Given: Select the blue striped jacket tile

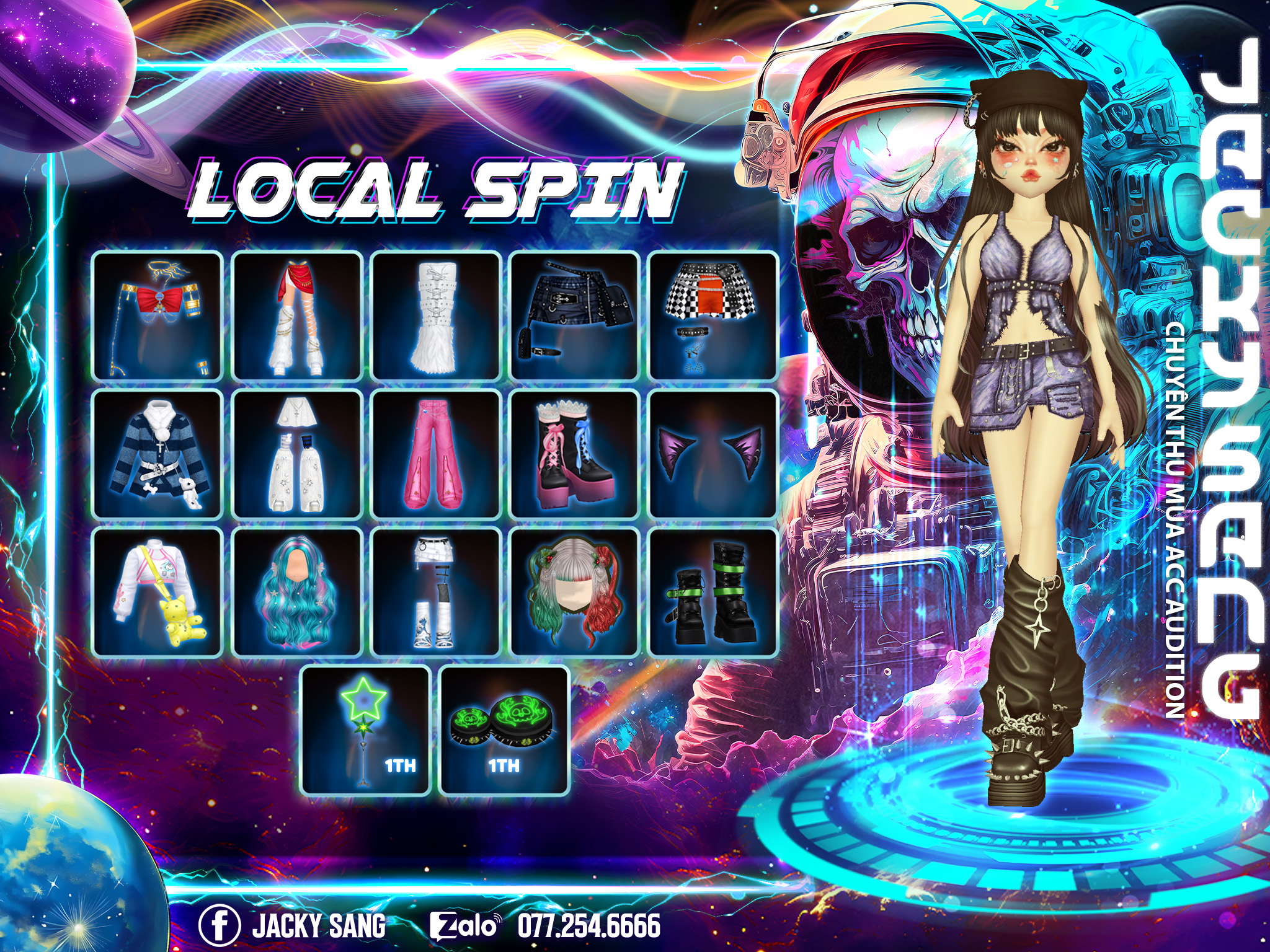Looking at the screenshot, I should (x=158, y=454).
